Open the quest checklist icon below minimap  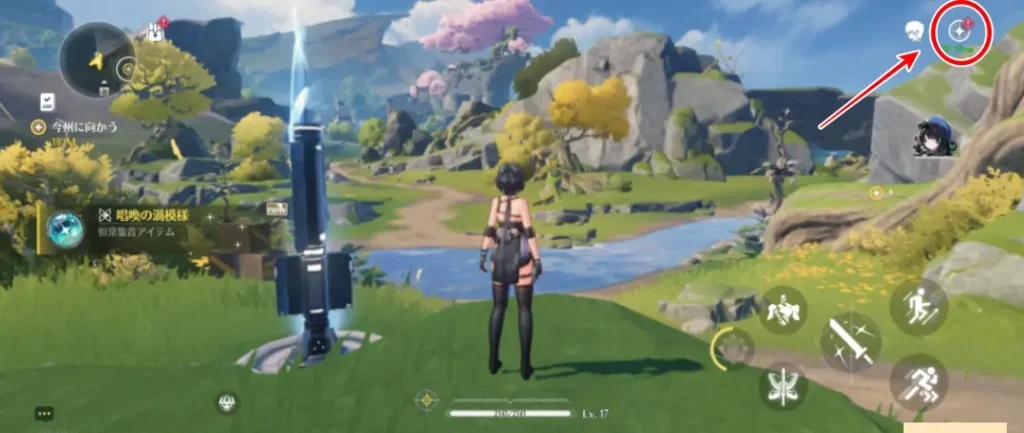(47, 101)
